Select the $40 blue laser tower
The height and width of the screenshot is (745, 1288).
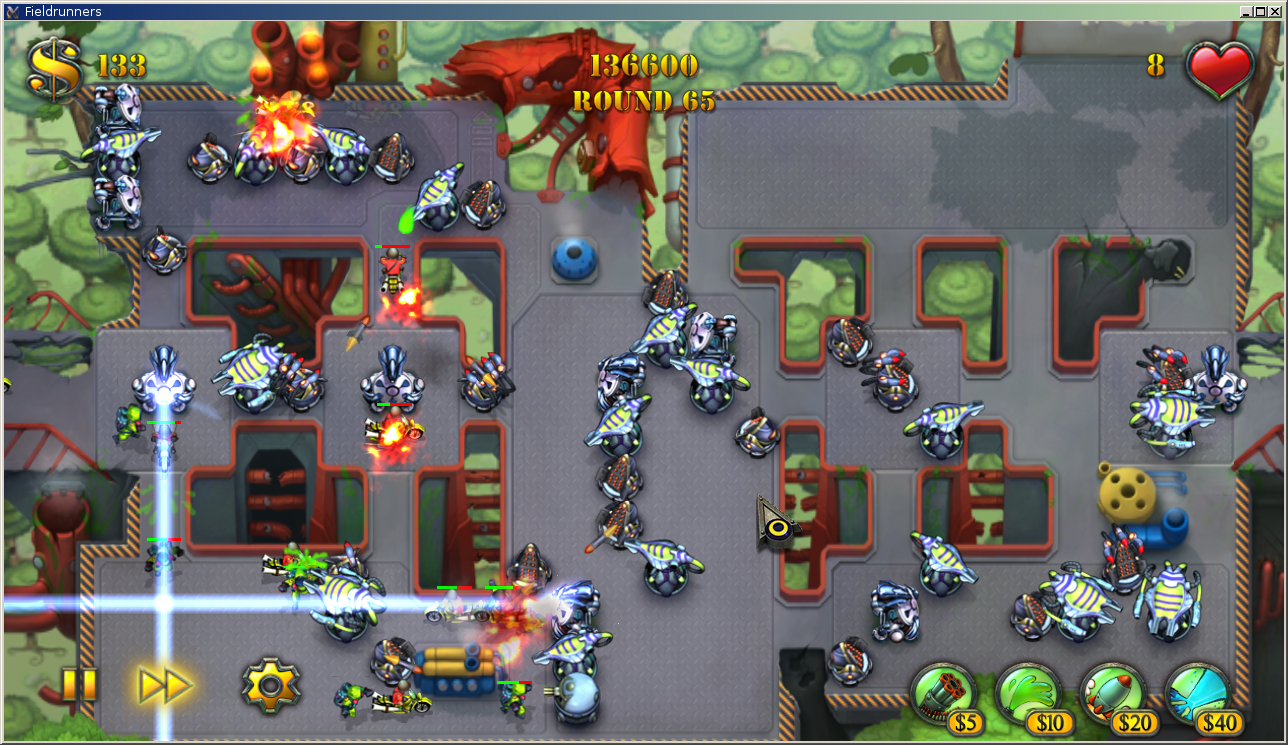[x=1198, y=695]
